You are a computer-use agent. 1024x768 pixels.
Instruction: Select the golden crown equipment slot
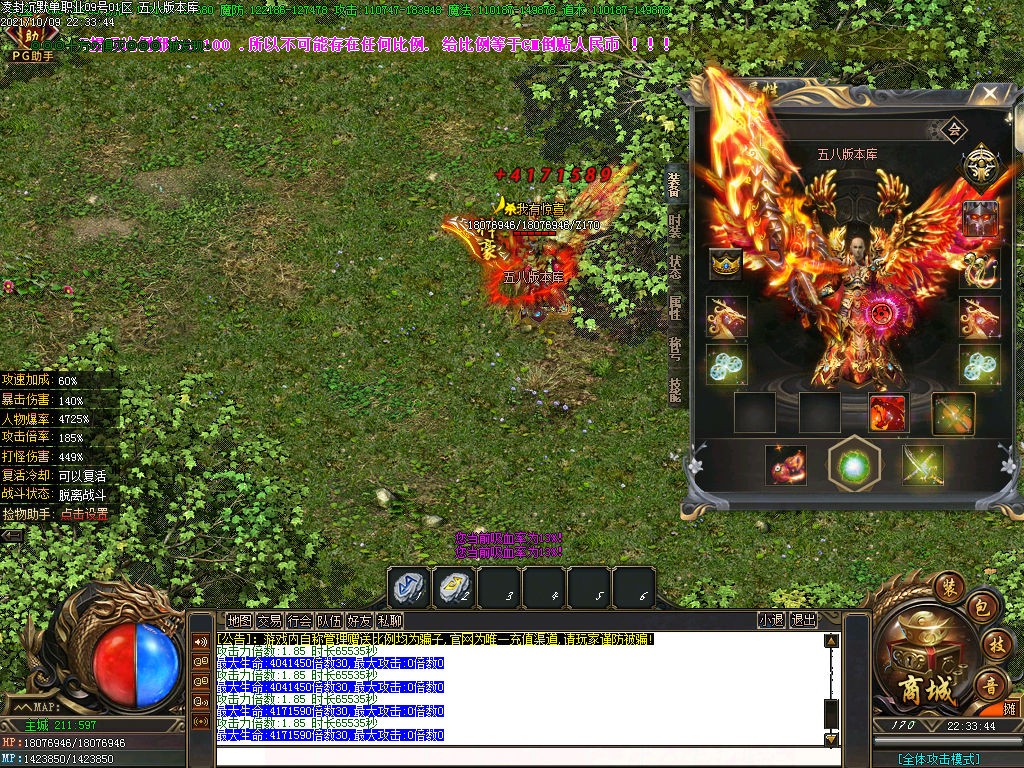pos(725,264)
